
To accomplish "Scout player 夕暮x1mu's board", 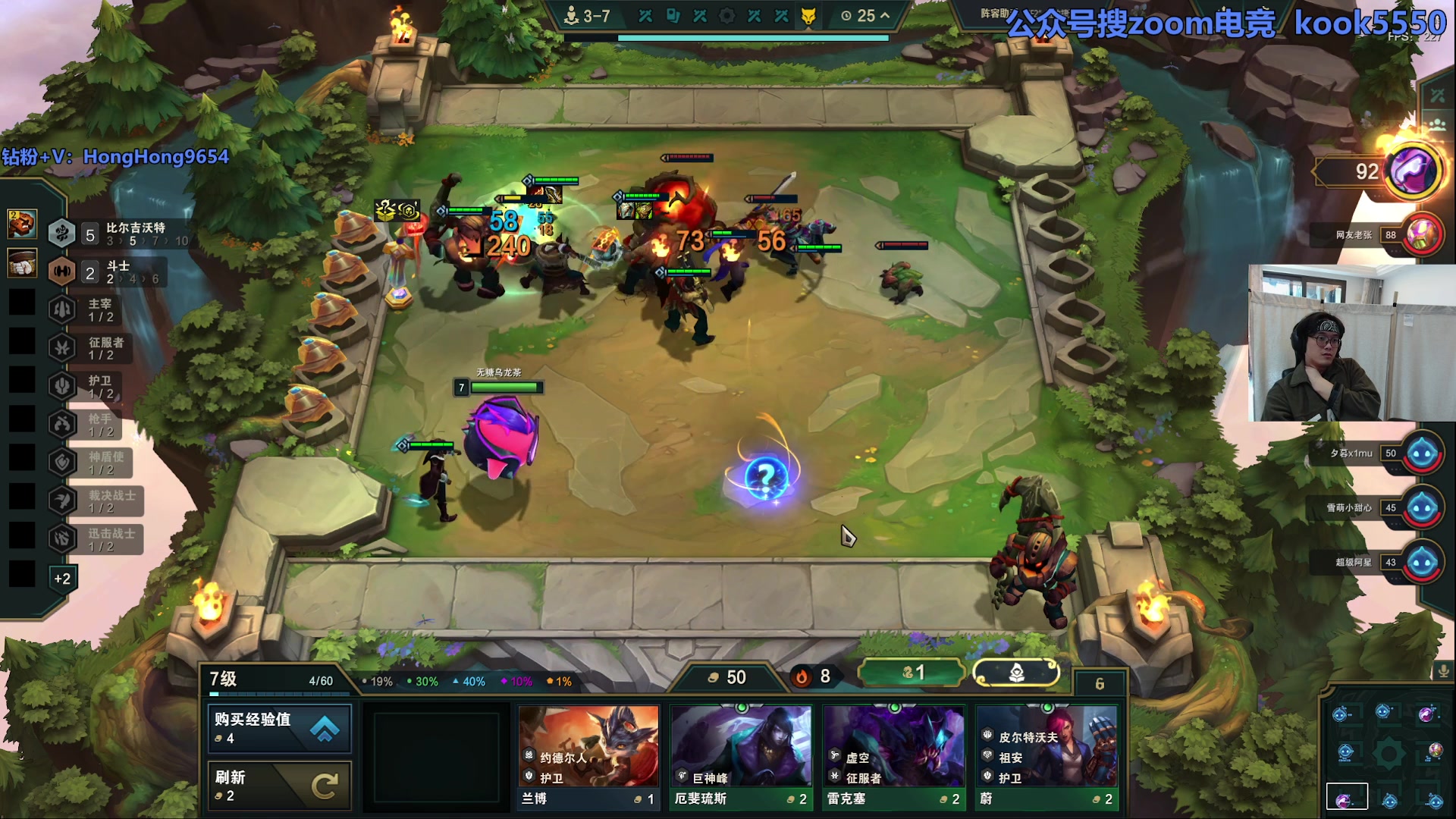I will (x=1423, y=453).
